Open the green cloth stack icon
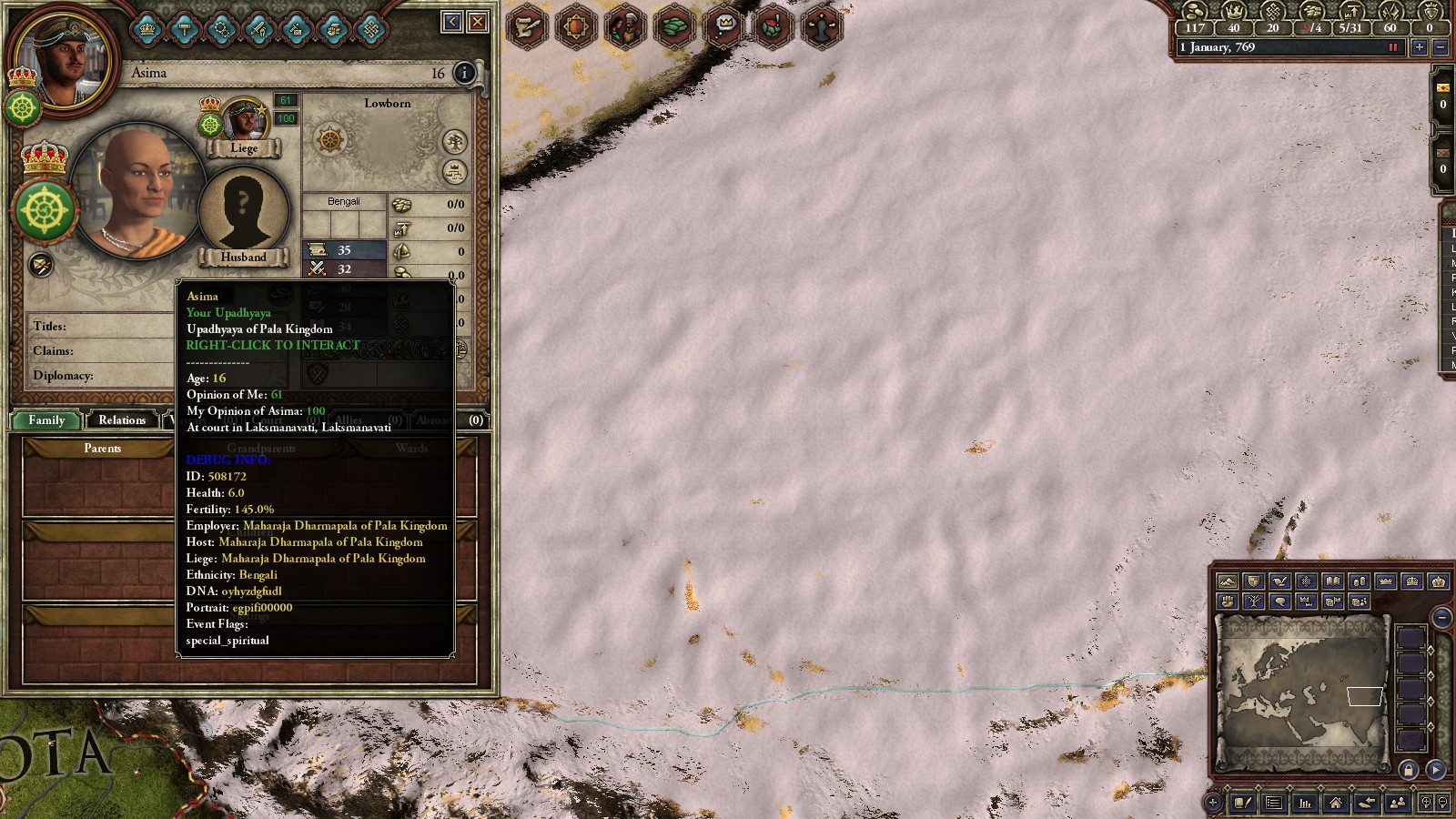Screen dimensions: 1456x819 [674, 26]
